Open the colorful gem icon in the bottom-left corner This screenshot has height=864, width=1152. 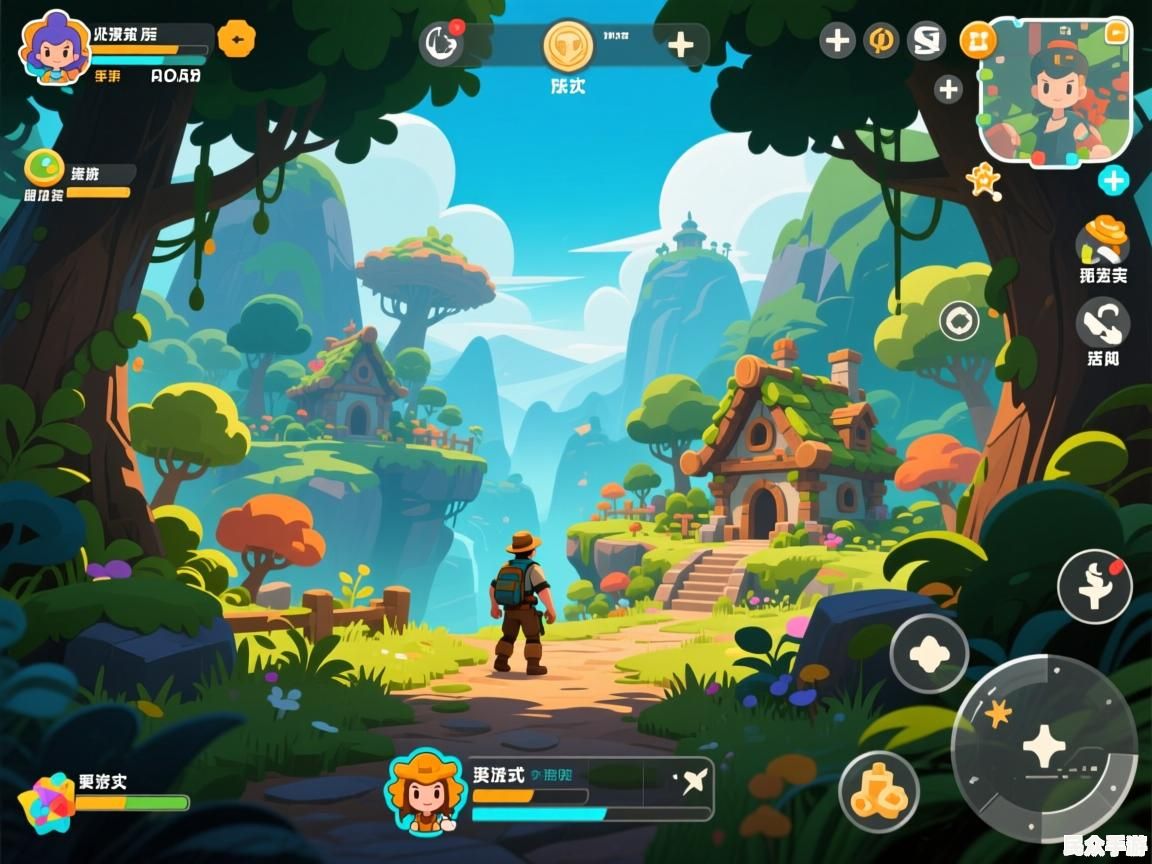point(46,801)
